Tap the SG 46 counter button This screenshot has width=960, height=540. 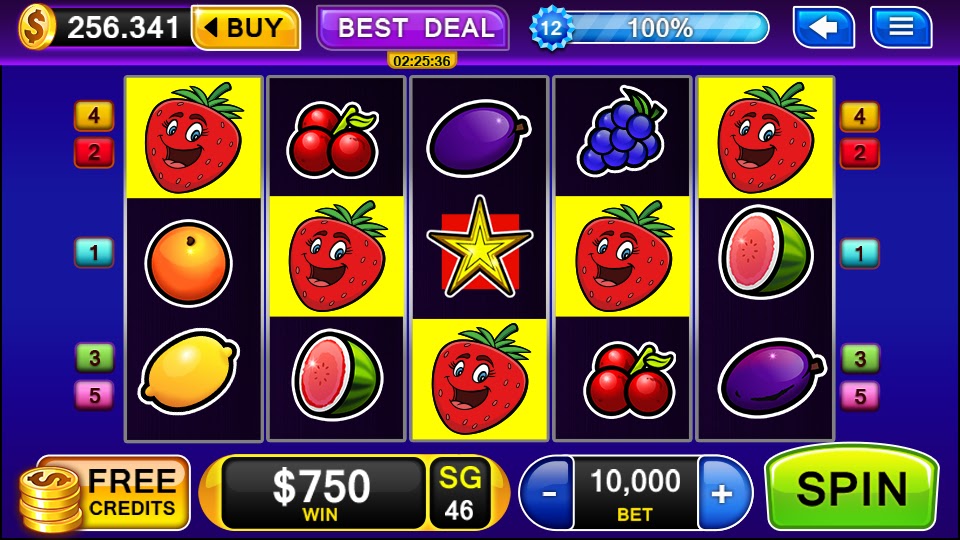click(459, 492)
